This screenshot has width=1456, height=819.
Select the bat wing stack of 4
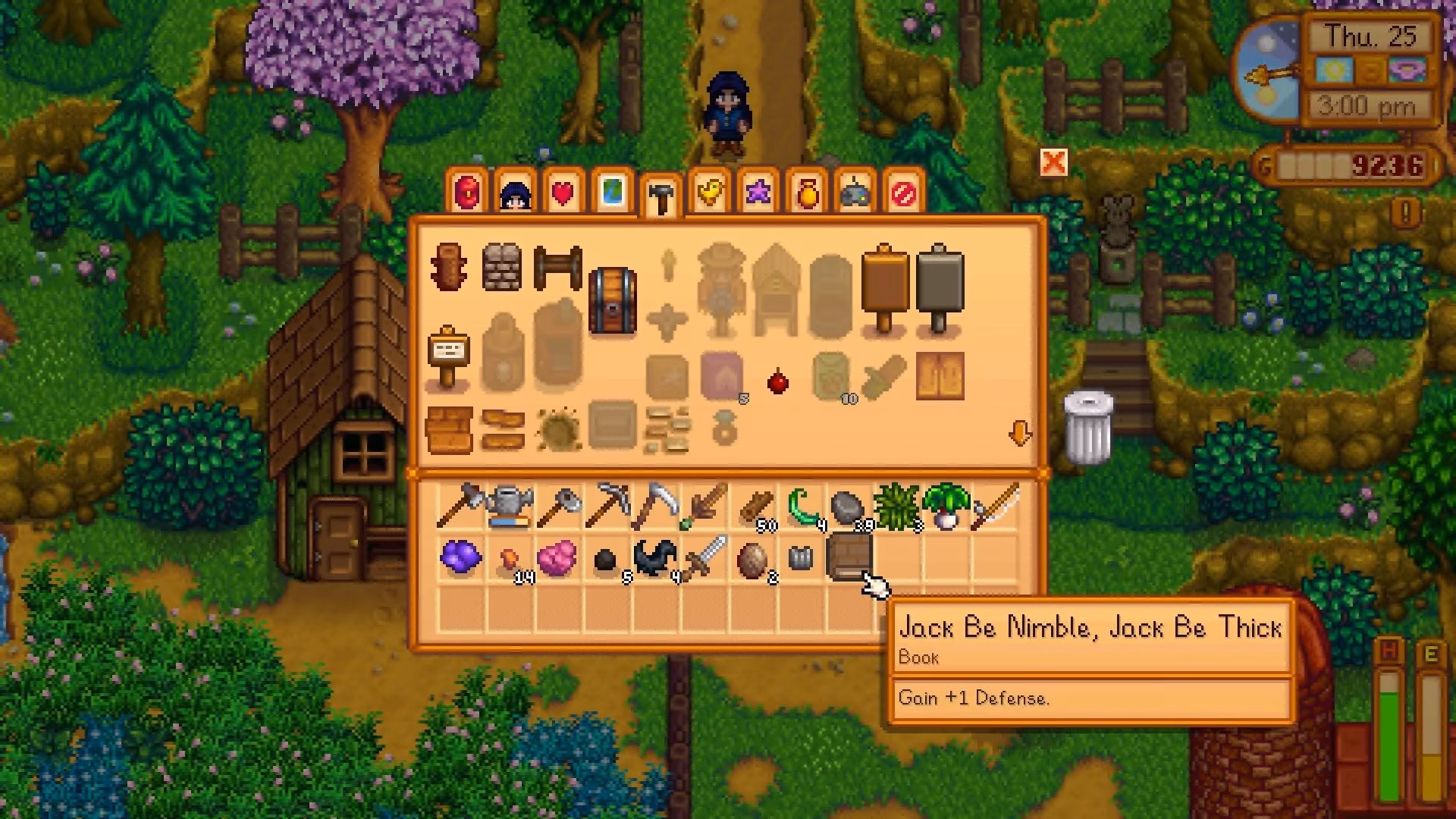[656, 559]
